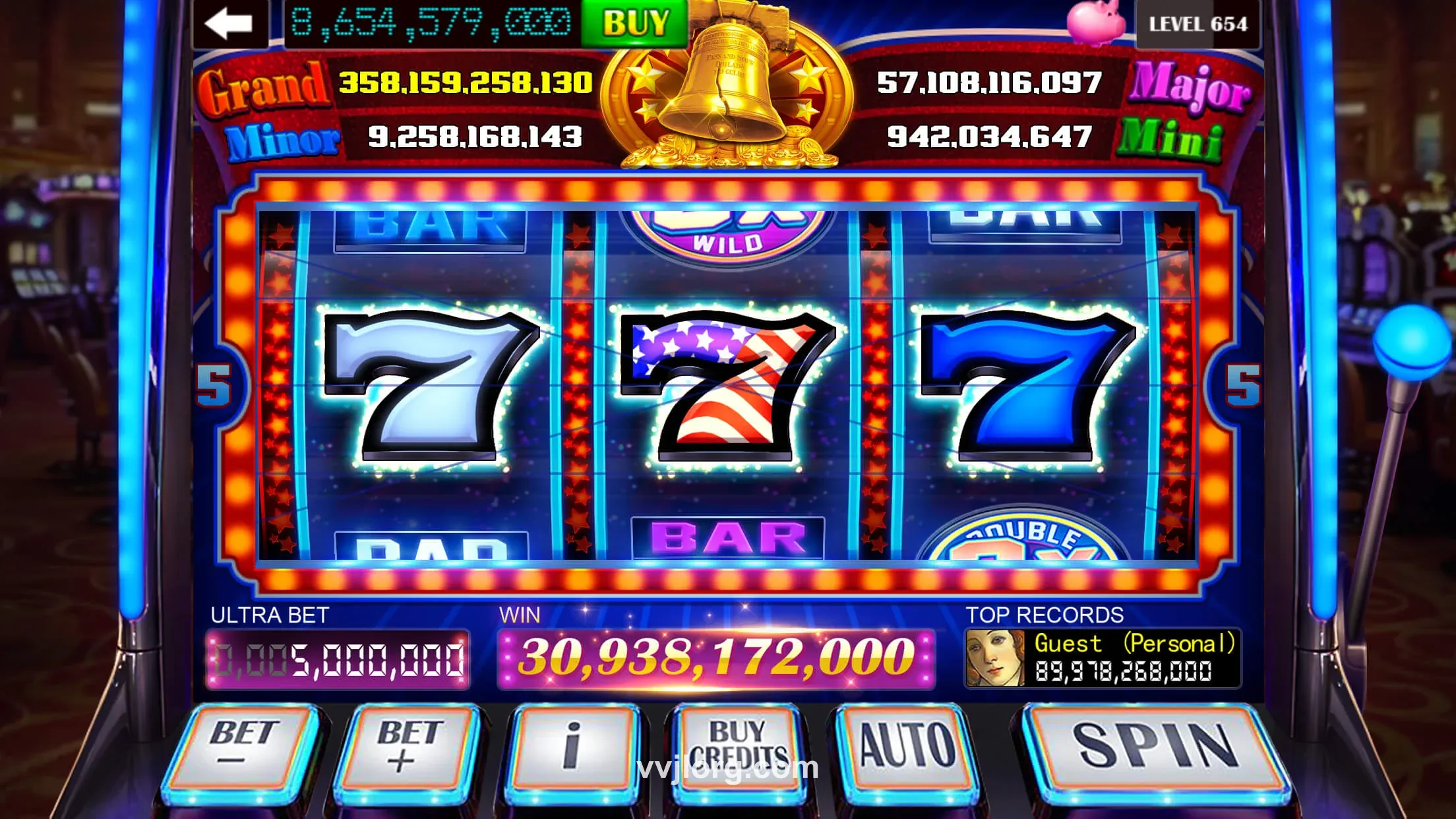Increase the wager with BET plus

(408, 746)
